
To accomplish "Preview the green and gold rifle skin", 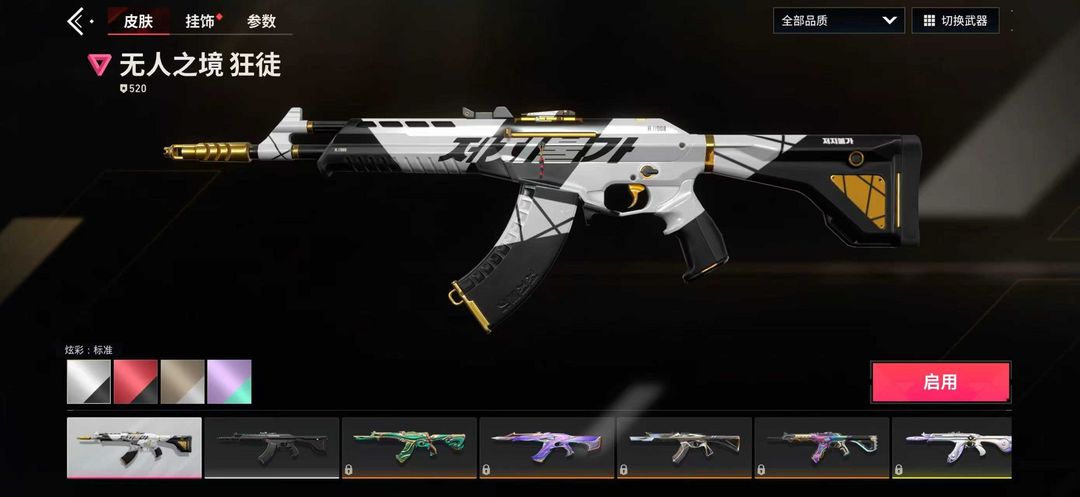I will tap(408, 447).
